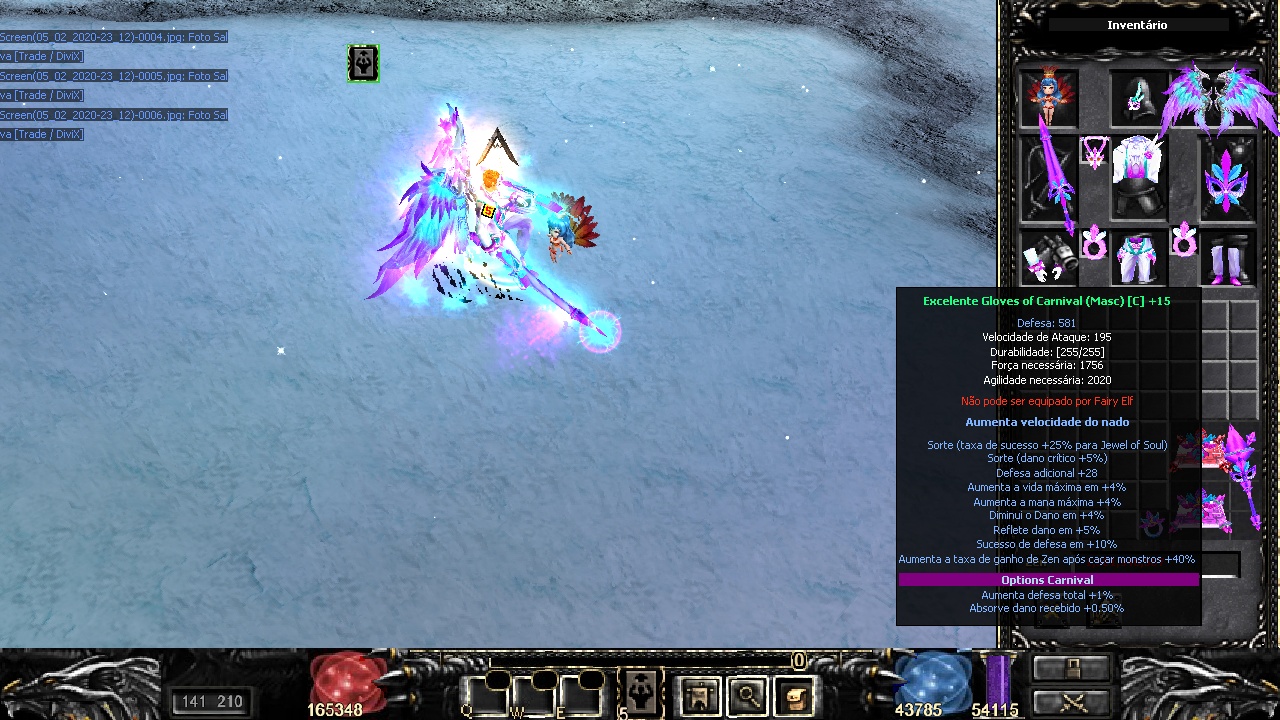Click the strongman buff icon in the top-left
This screenshot has height=720, width=1280.
click(363, 63)
